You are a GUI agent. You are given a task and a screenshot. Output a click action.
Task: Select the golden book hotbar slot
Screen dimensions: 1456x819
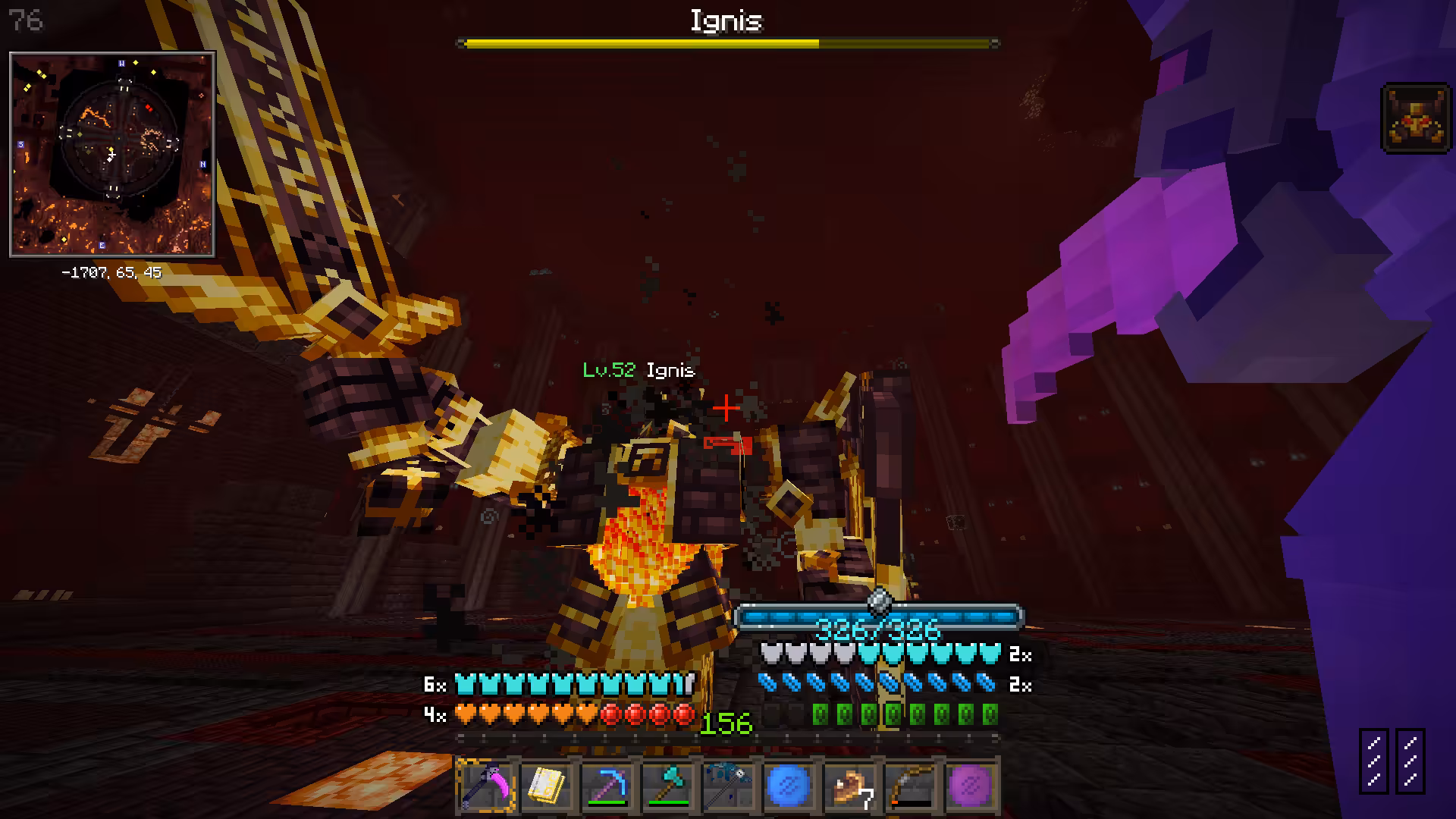(546, 786)
